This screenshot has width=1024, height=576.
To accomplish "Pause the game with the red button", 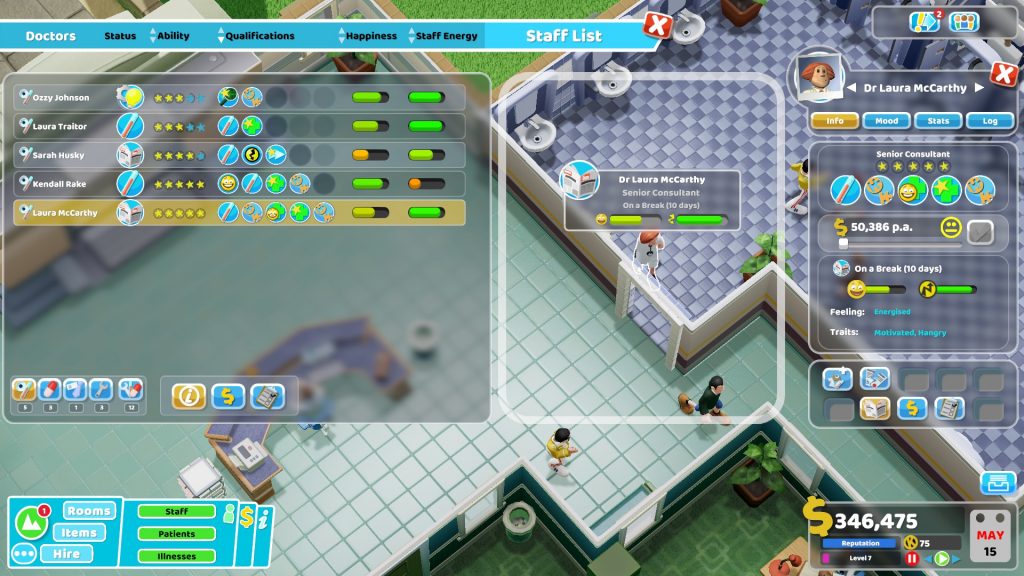I will point(911,559).
